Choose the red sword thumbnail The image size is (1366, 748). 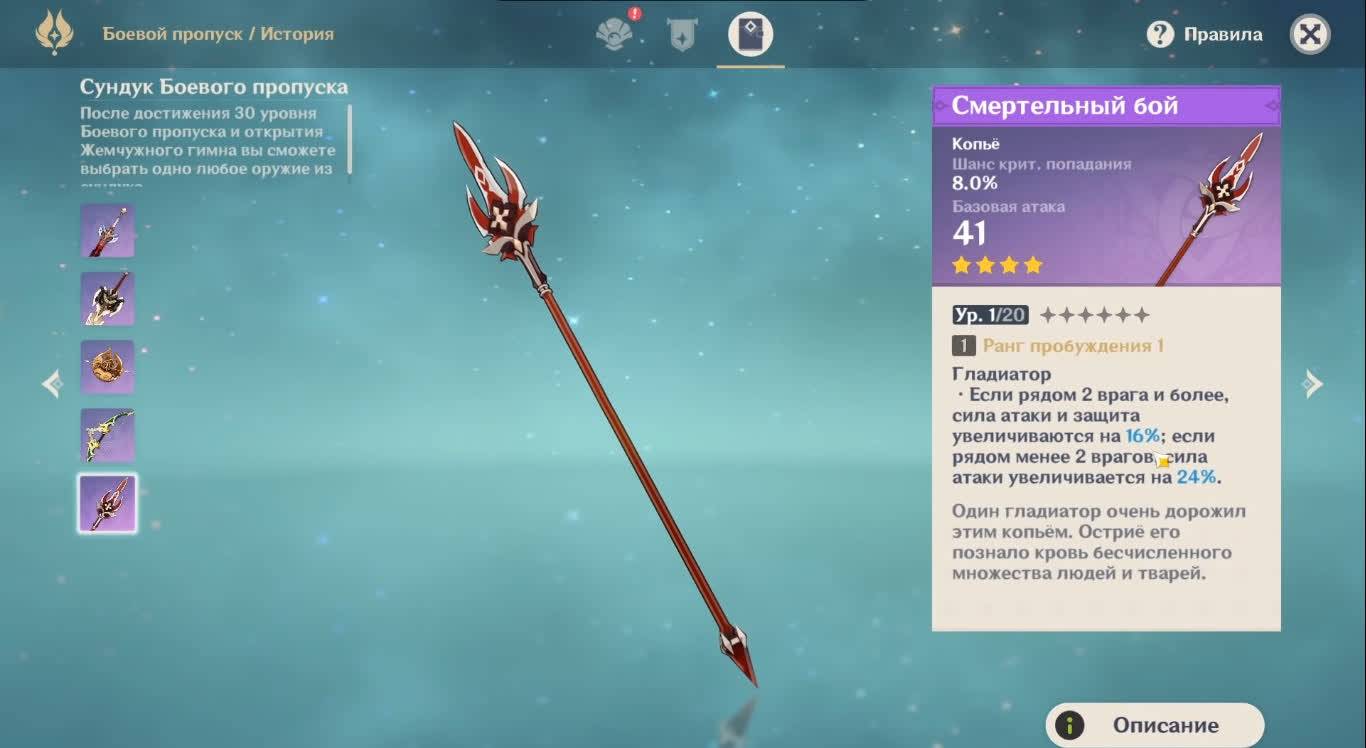108,231
